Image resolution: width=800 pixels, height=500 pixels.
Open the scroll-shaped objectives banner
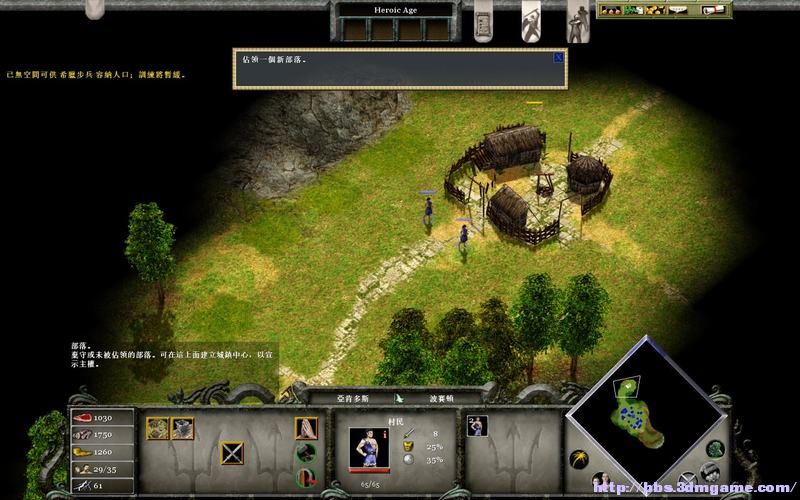click(x=486, y=20)
